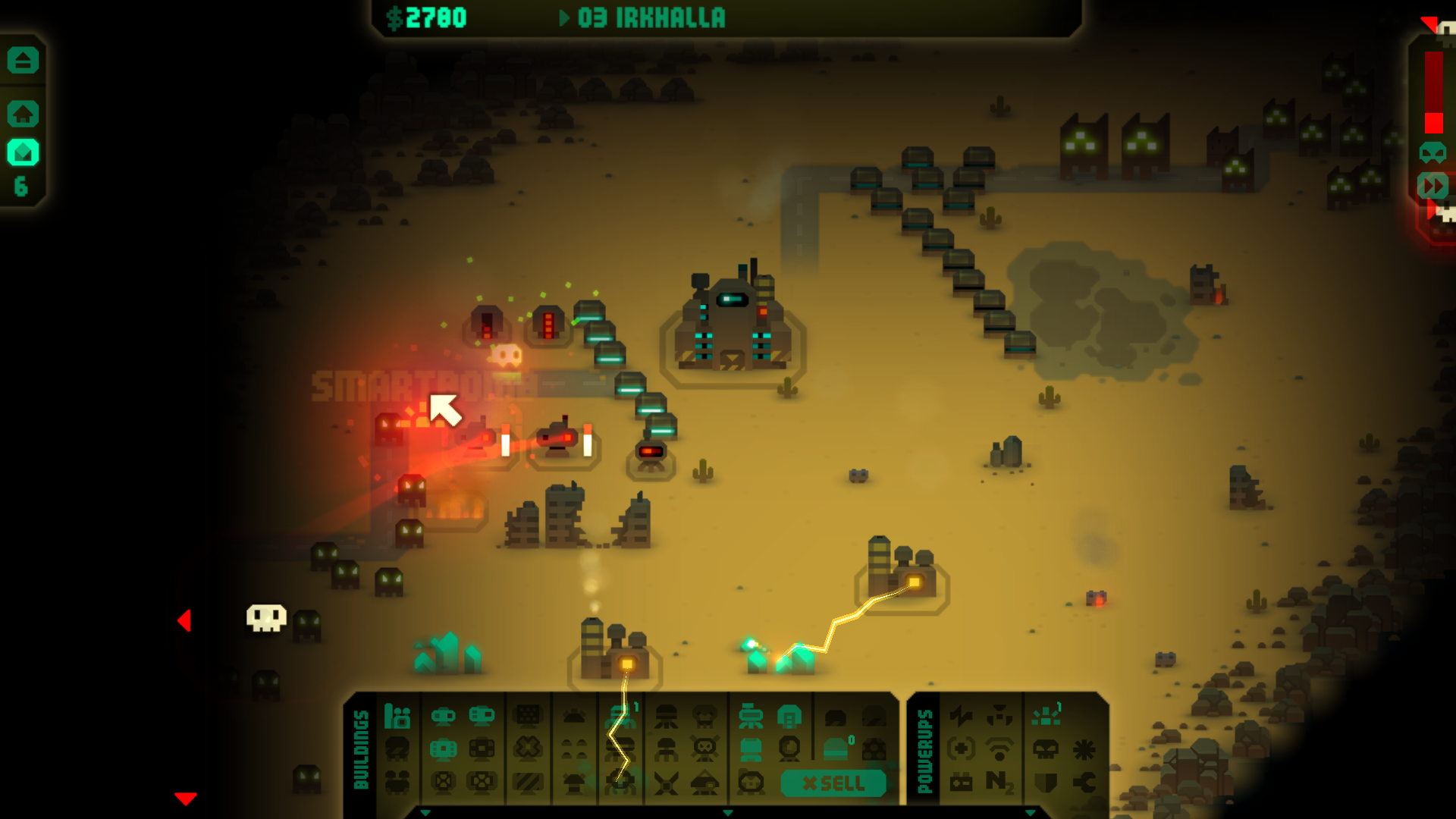Toggle the highlighted gem icon in left sidebar

click(x=23, y=152)
